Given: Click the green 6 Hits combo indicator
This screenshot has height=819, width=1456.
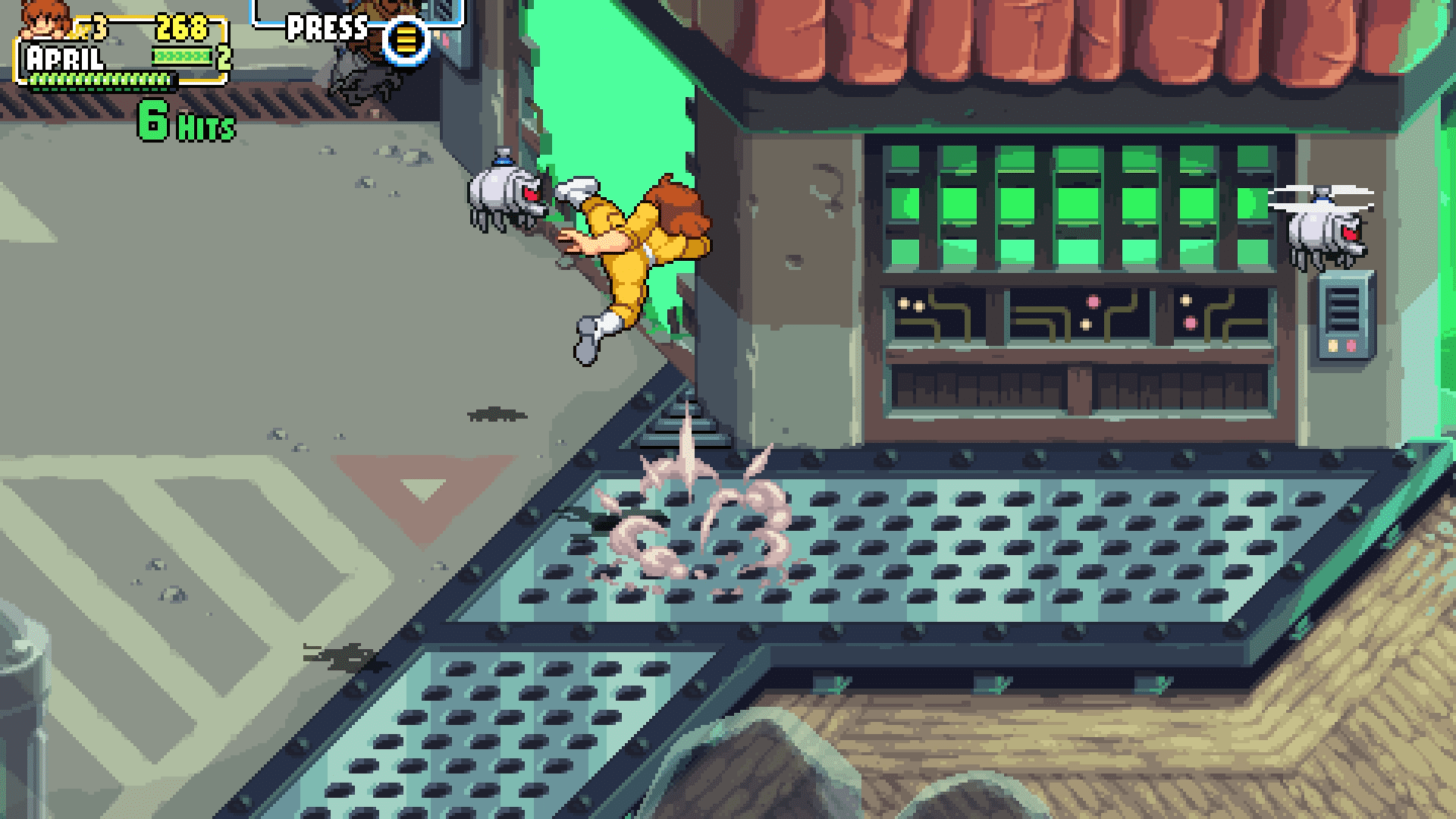Looking at the screenshot, I should [x=182, y=121].
